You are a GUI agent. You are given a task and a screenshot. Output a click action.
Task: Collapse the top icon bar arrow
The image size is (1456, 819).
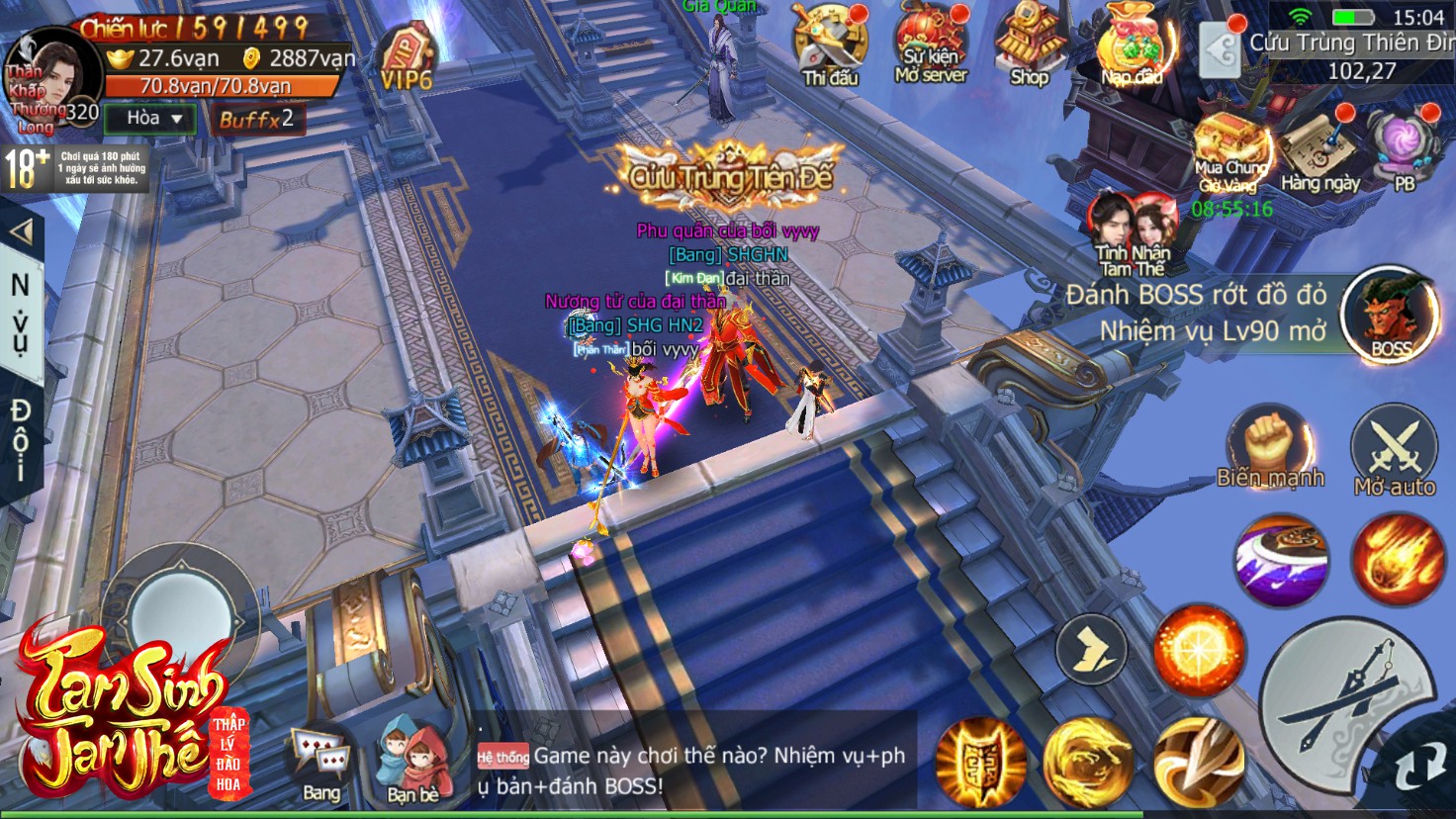coord(1222,48)
